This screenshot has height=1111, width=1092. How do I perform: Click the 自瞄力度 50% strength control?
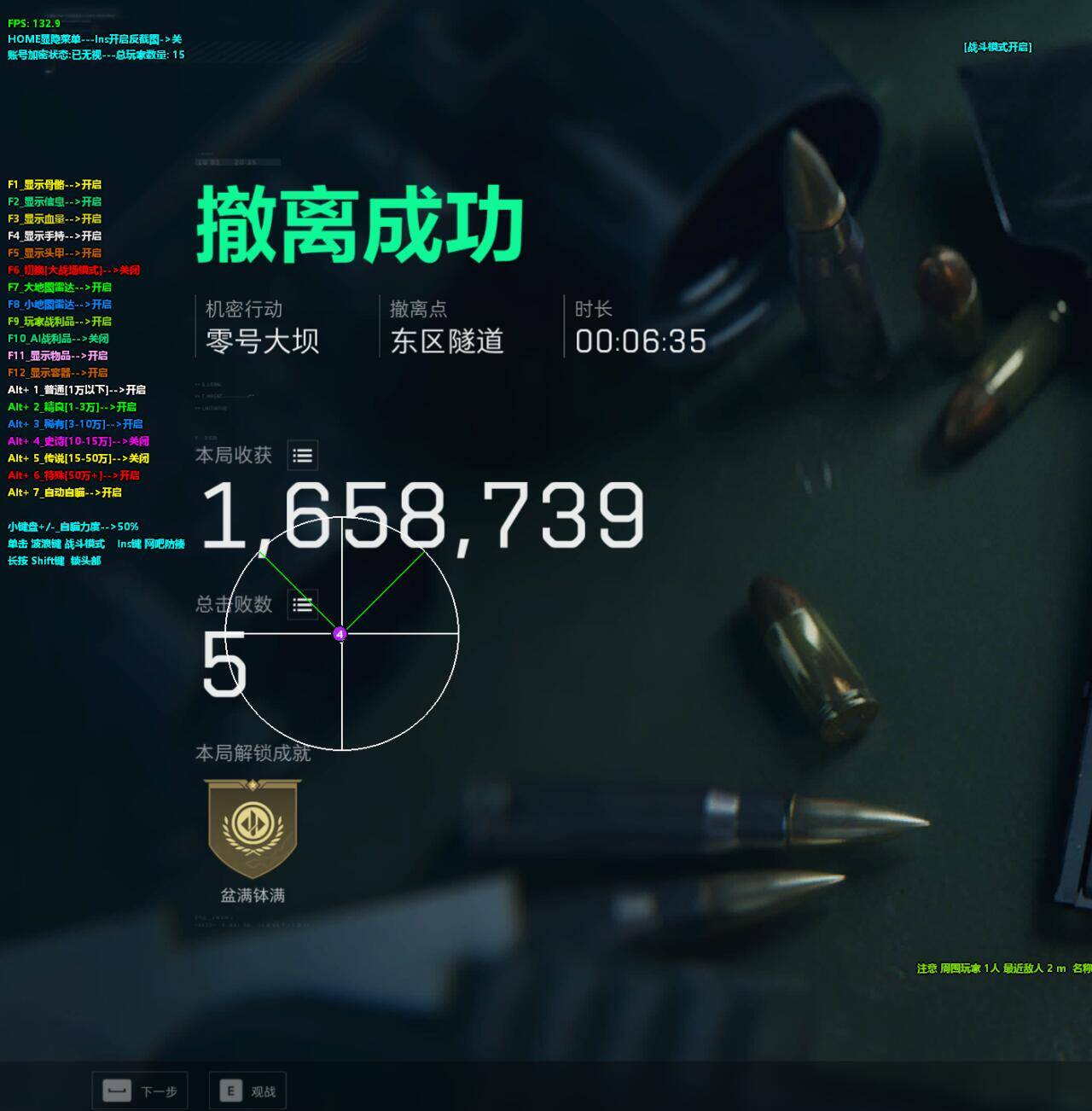(73, 526)
